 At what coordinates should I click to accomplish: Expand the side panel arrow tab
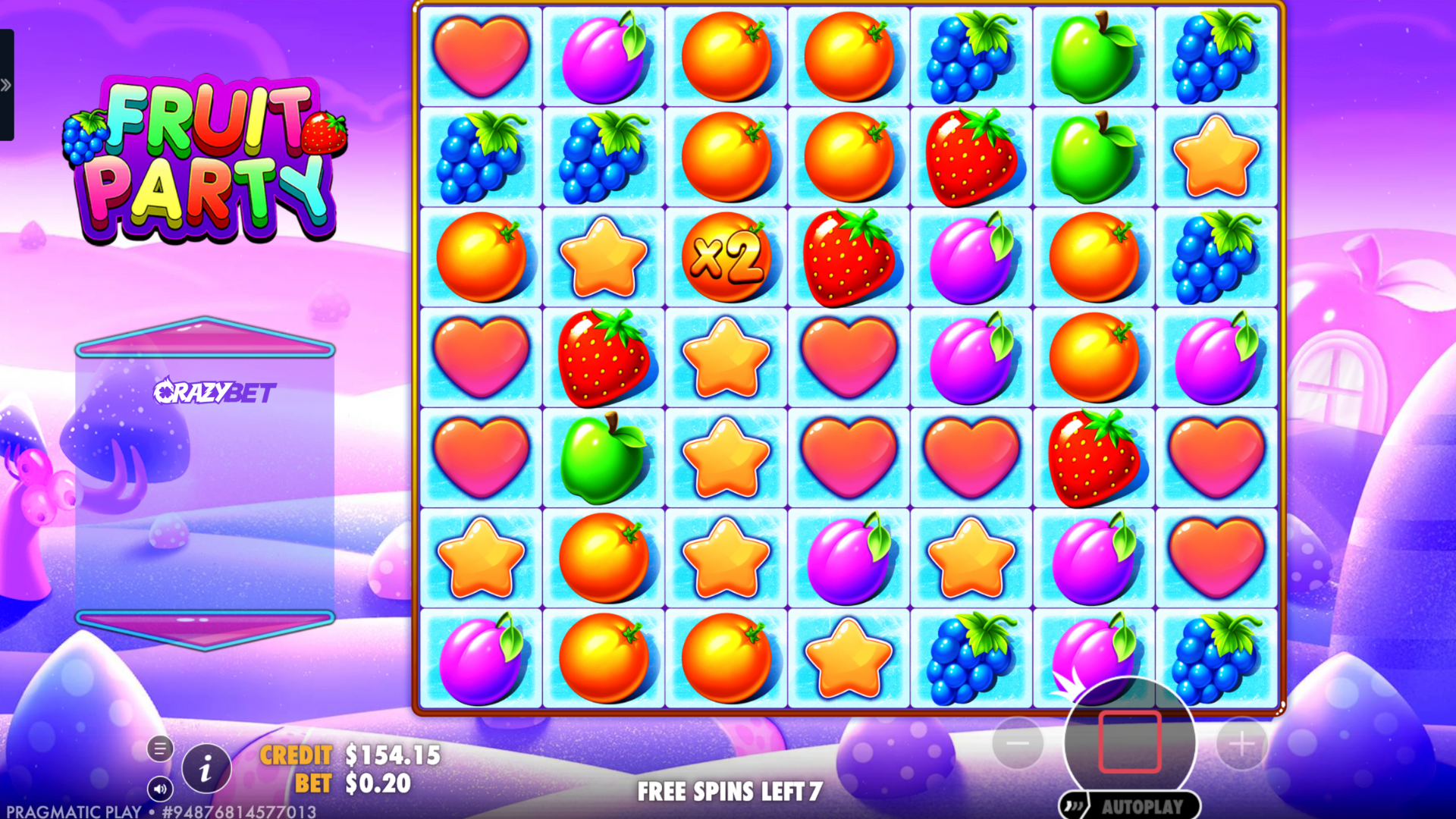point(7,85)
